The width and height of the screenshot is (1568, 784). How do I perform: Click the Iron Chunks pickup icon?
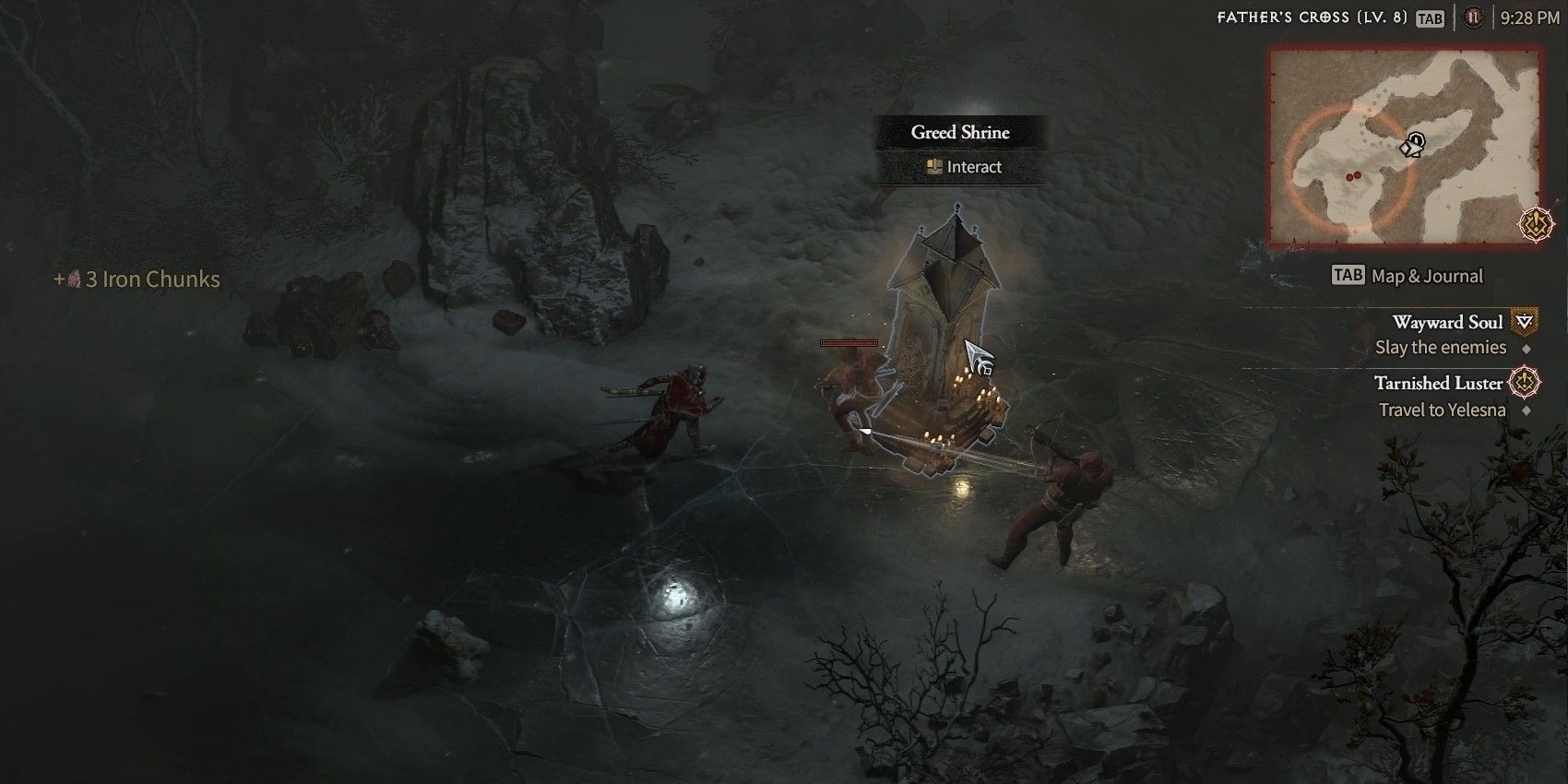(x=73, y=279)
